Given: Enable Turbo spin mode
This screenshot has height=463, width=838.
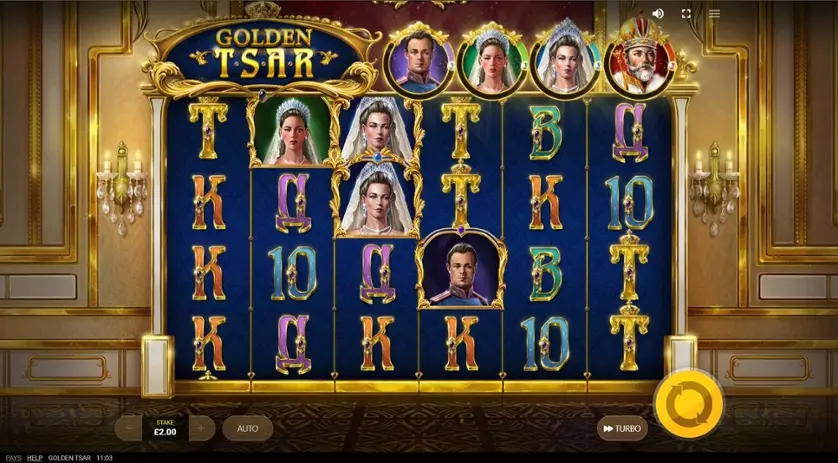Looking at the screenshot, I should click(621, 428).
